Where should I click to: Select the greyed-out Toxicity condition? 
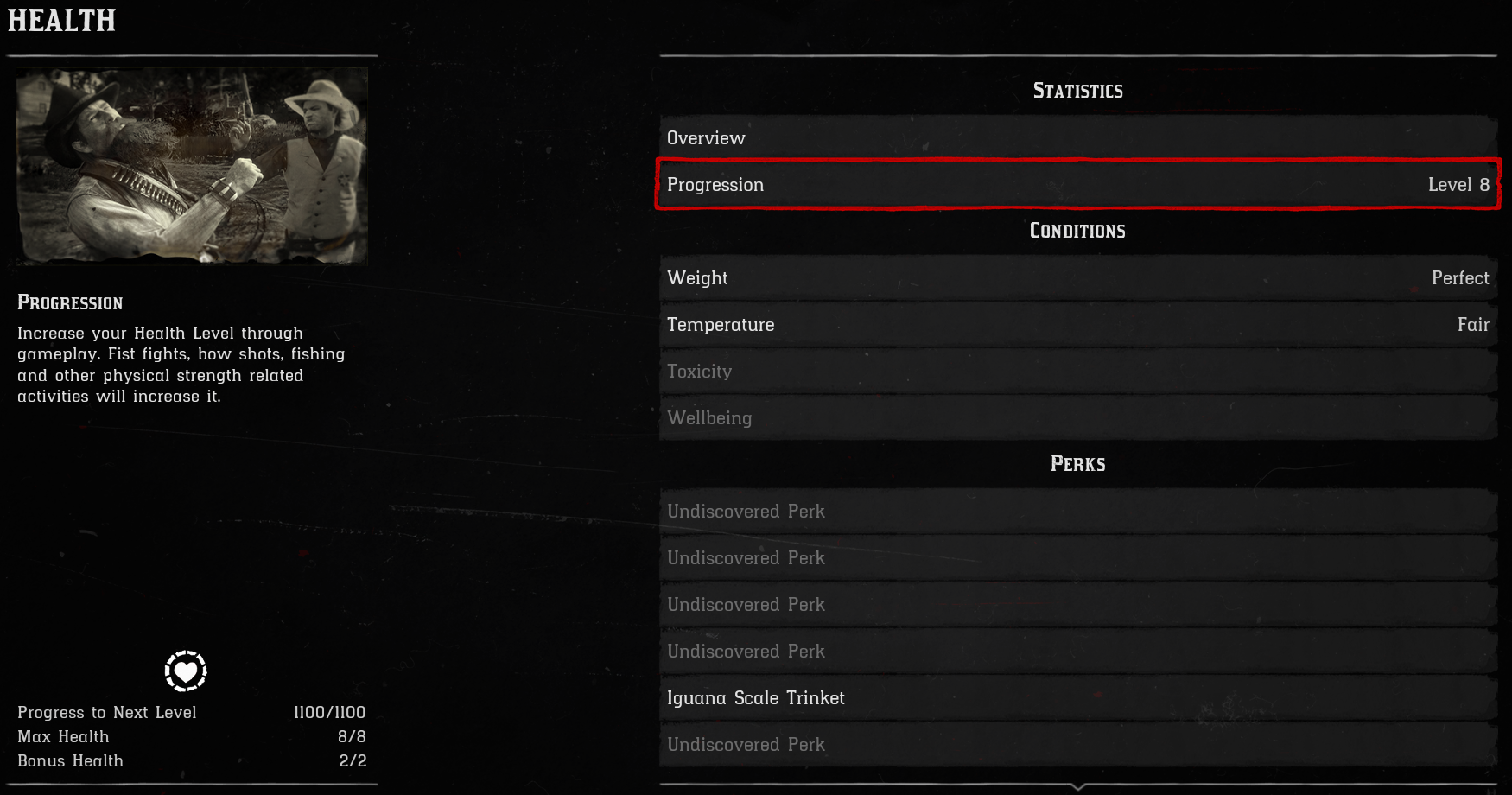tap(1078, 371)
